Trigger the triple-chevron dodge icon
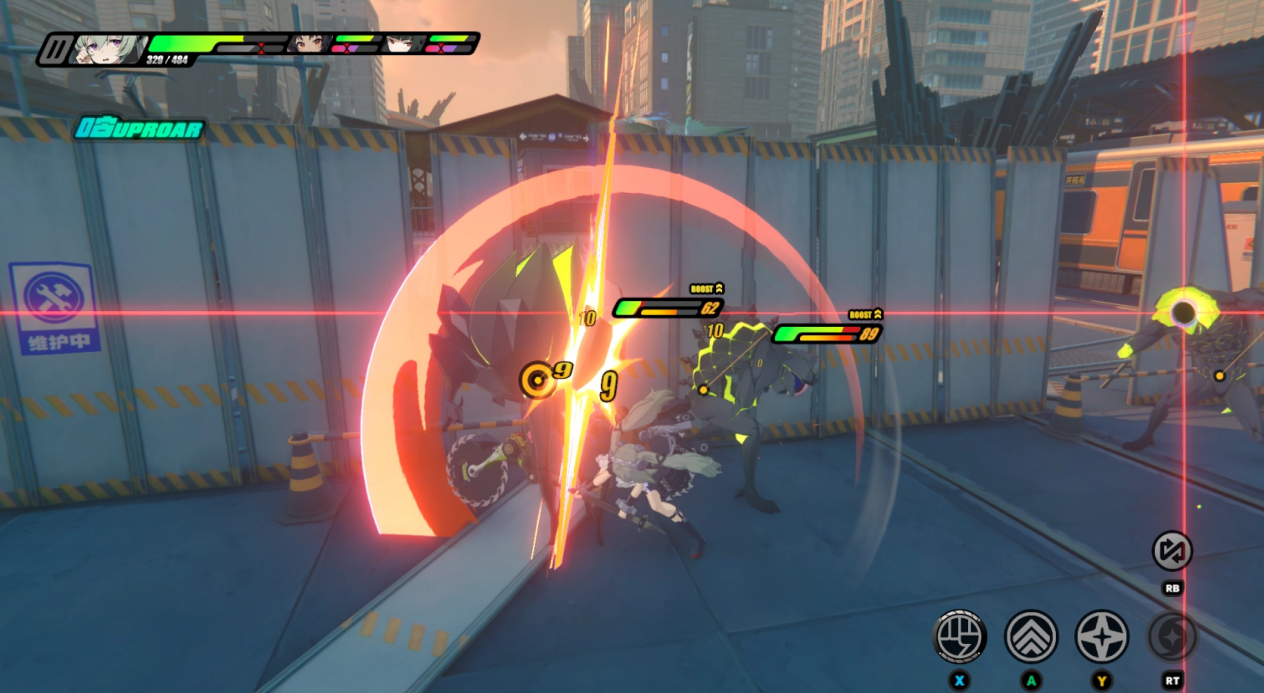This screenshot has height=693, width=1264. [1031, 636]
